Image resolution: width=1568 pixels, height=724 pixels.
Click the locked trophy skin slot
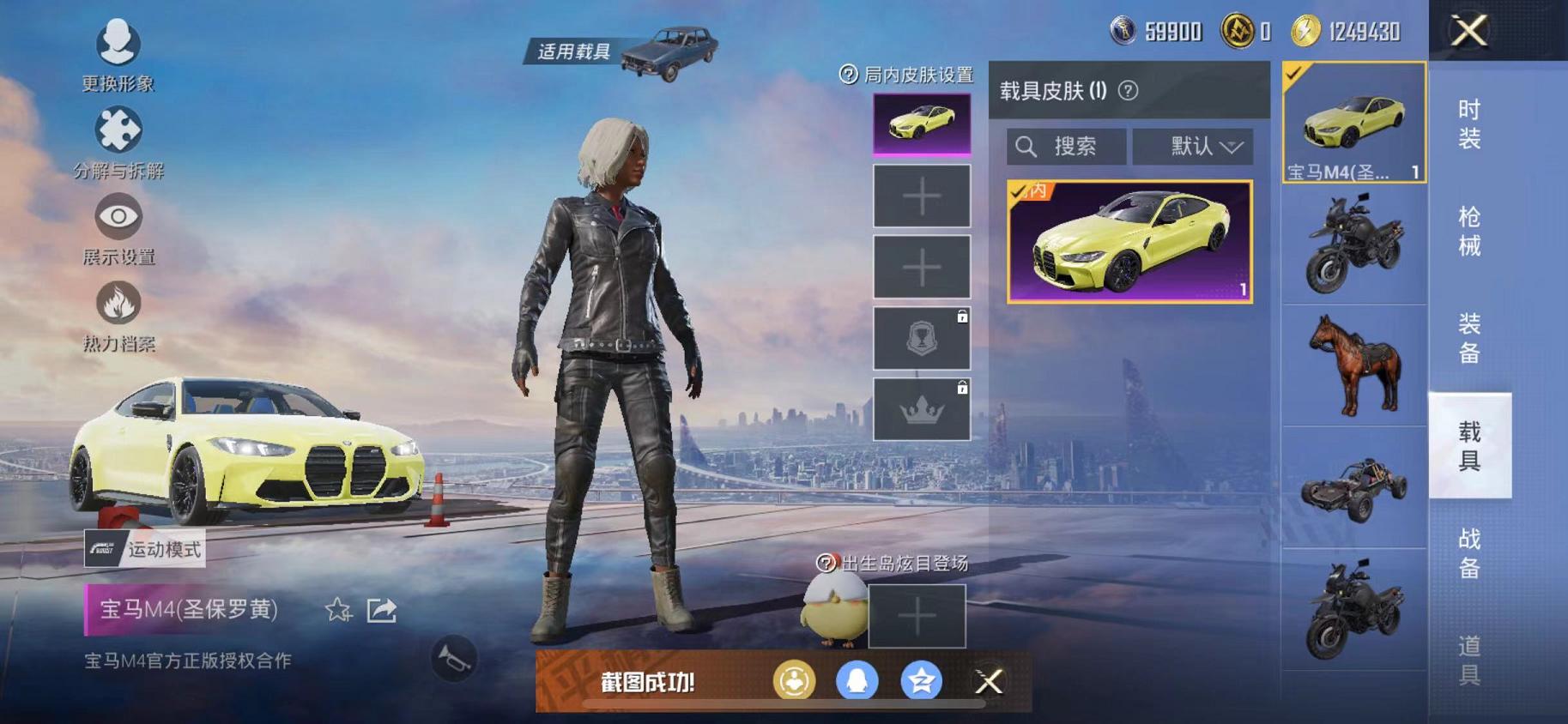tap(920, 336)
